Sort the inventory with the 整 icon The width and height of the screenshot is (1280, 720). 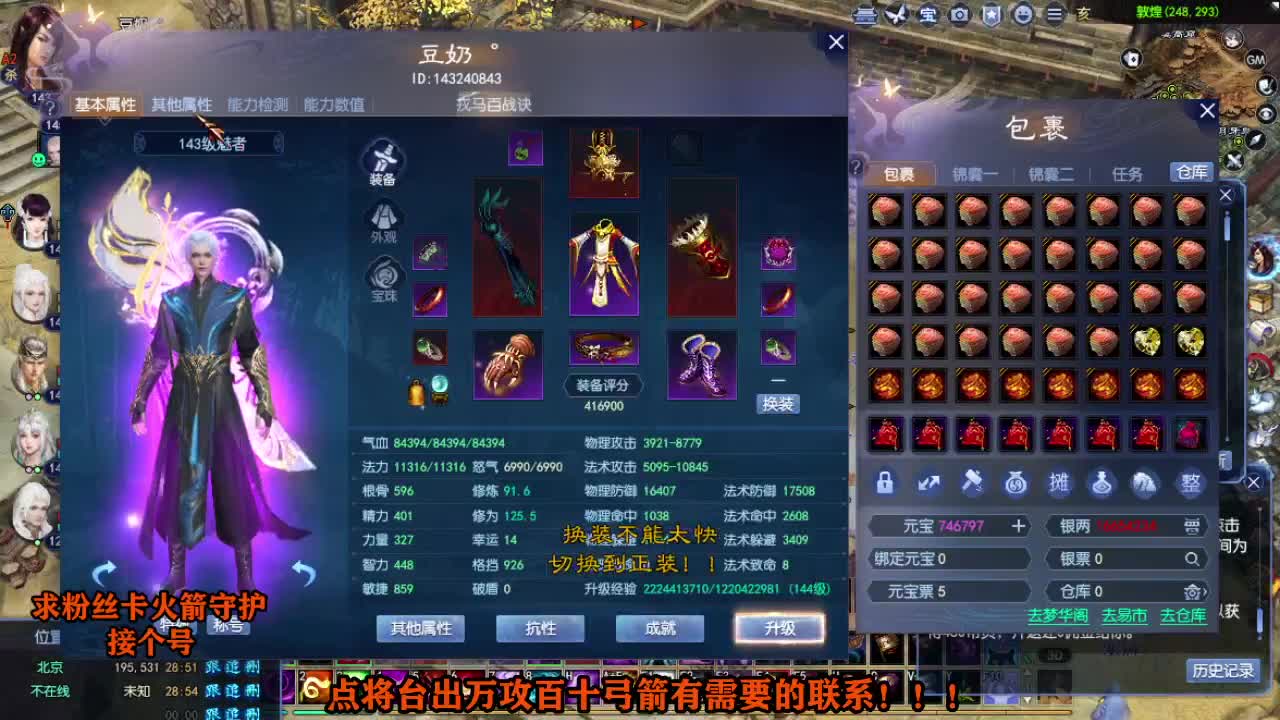[x=1190, y=484]
